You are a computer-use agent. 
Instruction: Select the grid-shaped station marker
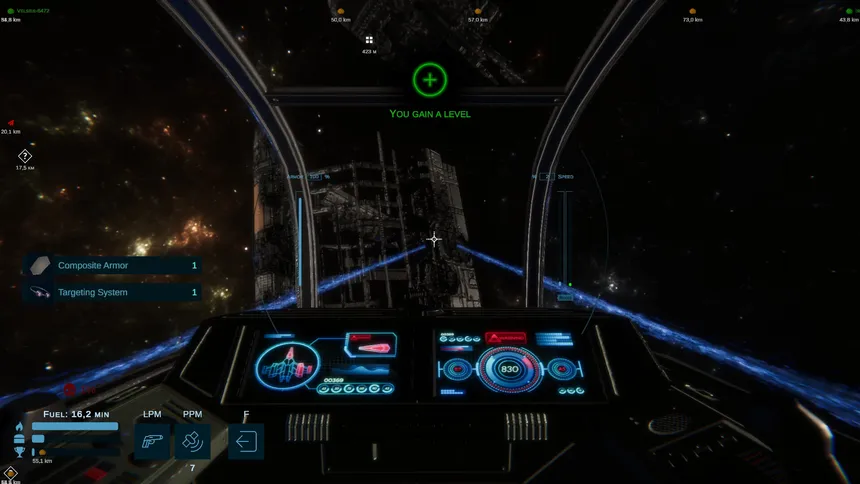point(369,40)
